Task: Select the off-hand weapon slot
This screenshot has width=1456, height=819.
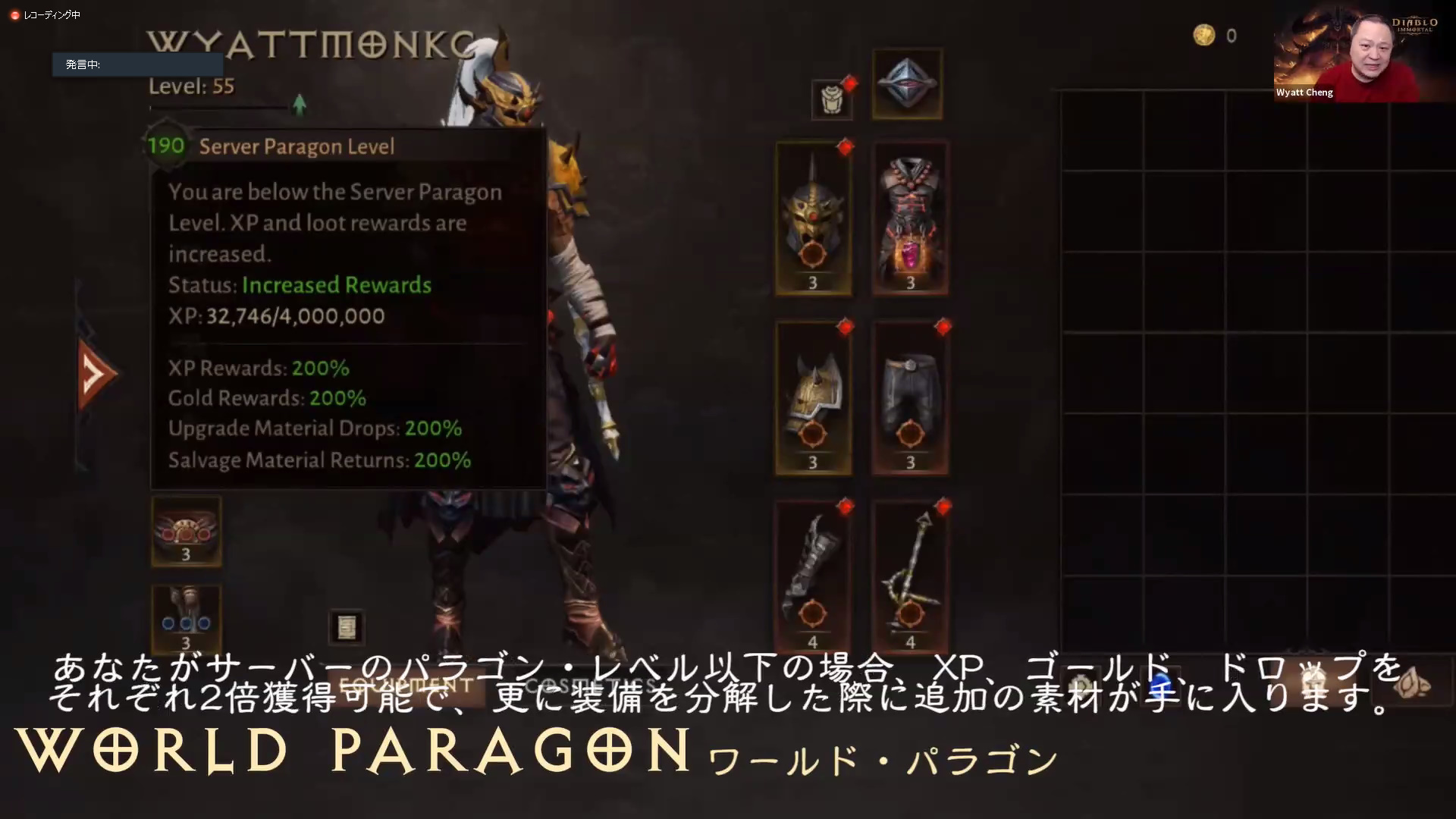Action: [909, 576]
